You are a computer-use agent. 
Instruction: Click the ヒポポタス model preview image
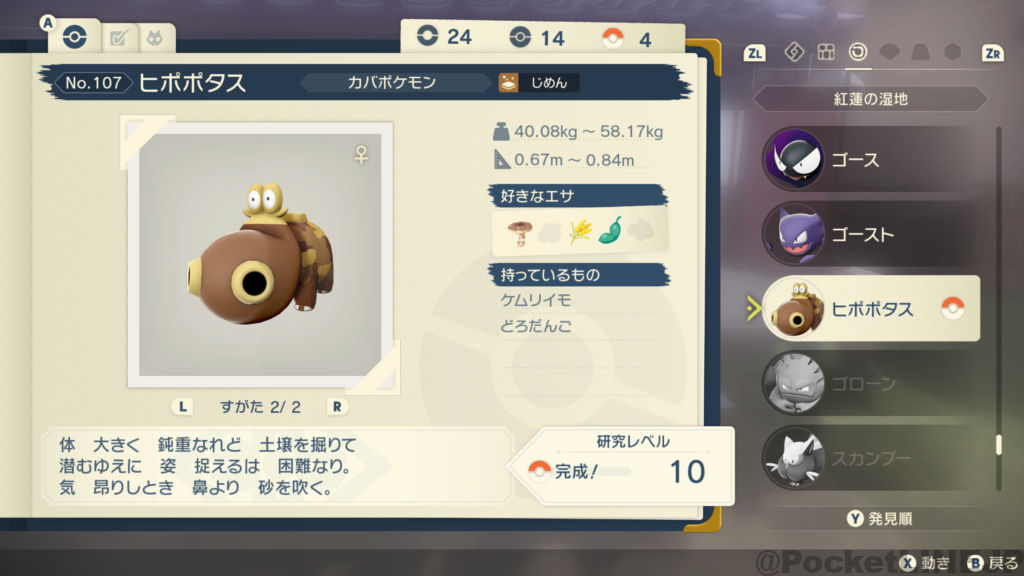260,254
